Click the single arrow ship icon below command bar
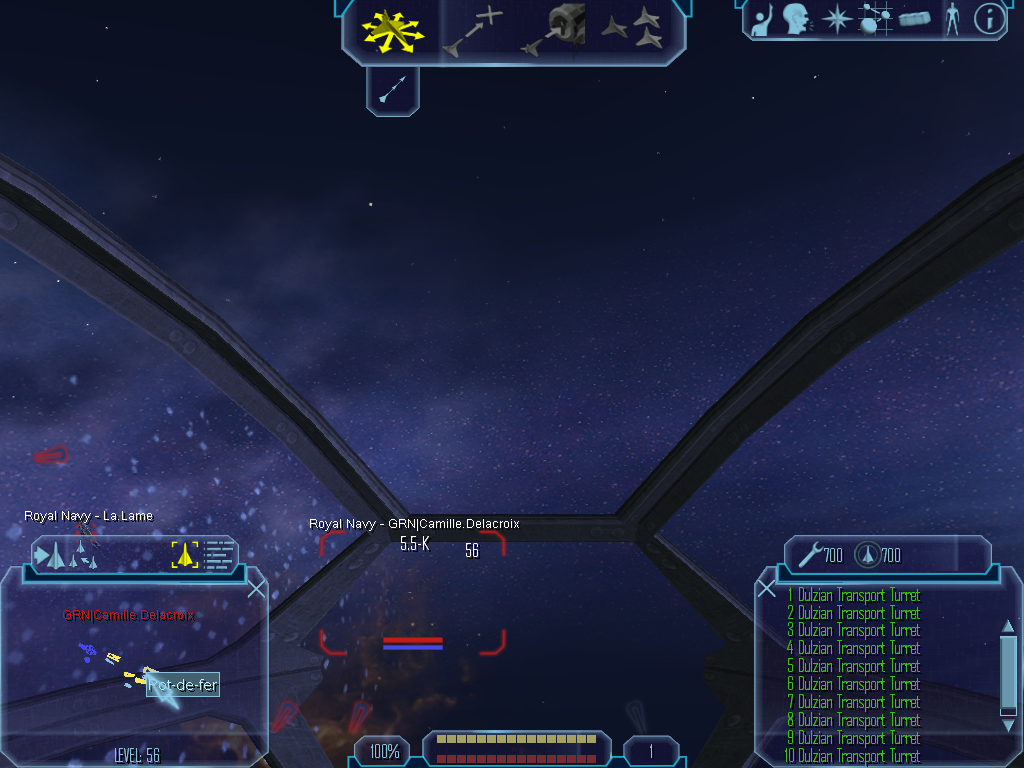The image size is (1024, 768). (392, 92)
